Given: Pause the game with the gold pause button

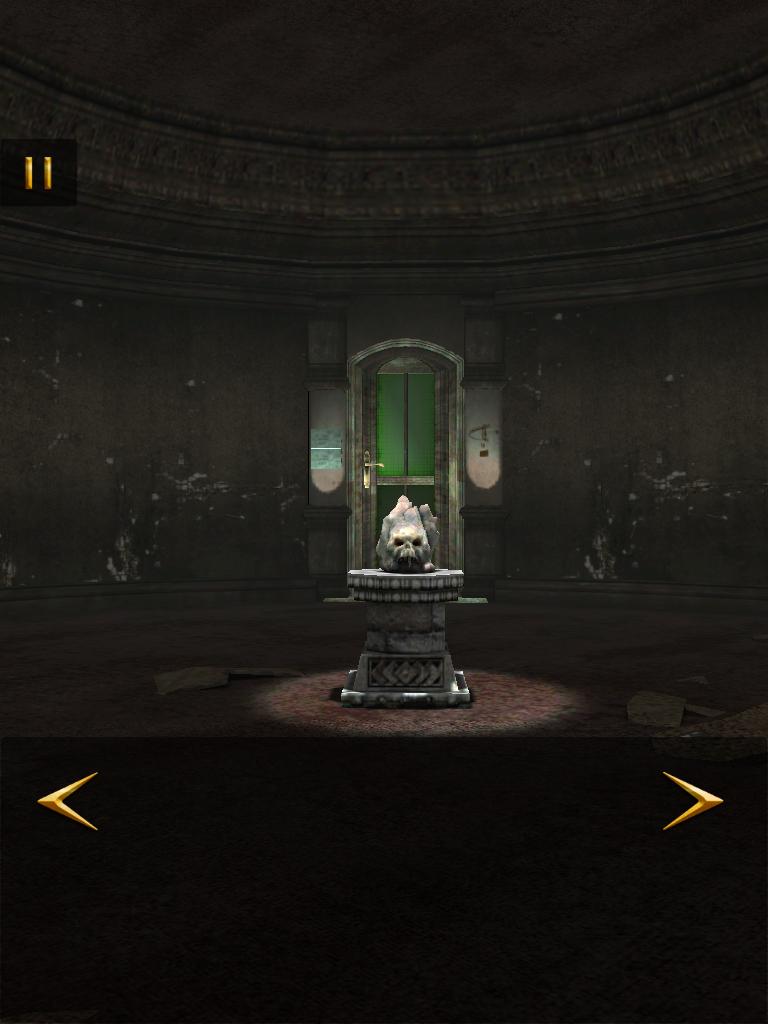Looking at the screenshot, I should pos(38,173).
